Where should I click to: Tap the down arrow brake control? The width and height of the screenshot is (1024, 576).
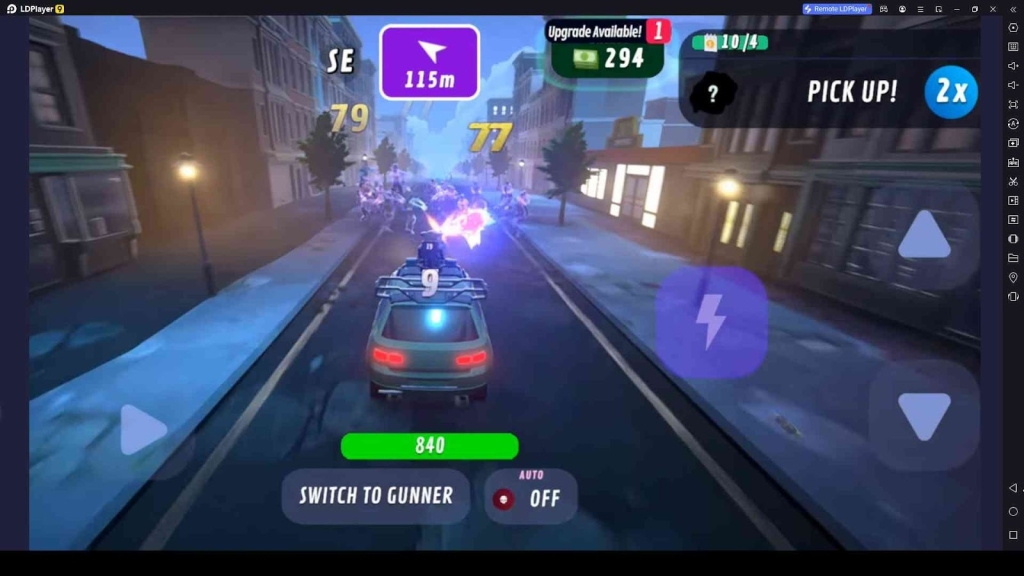(923, 416)
